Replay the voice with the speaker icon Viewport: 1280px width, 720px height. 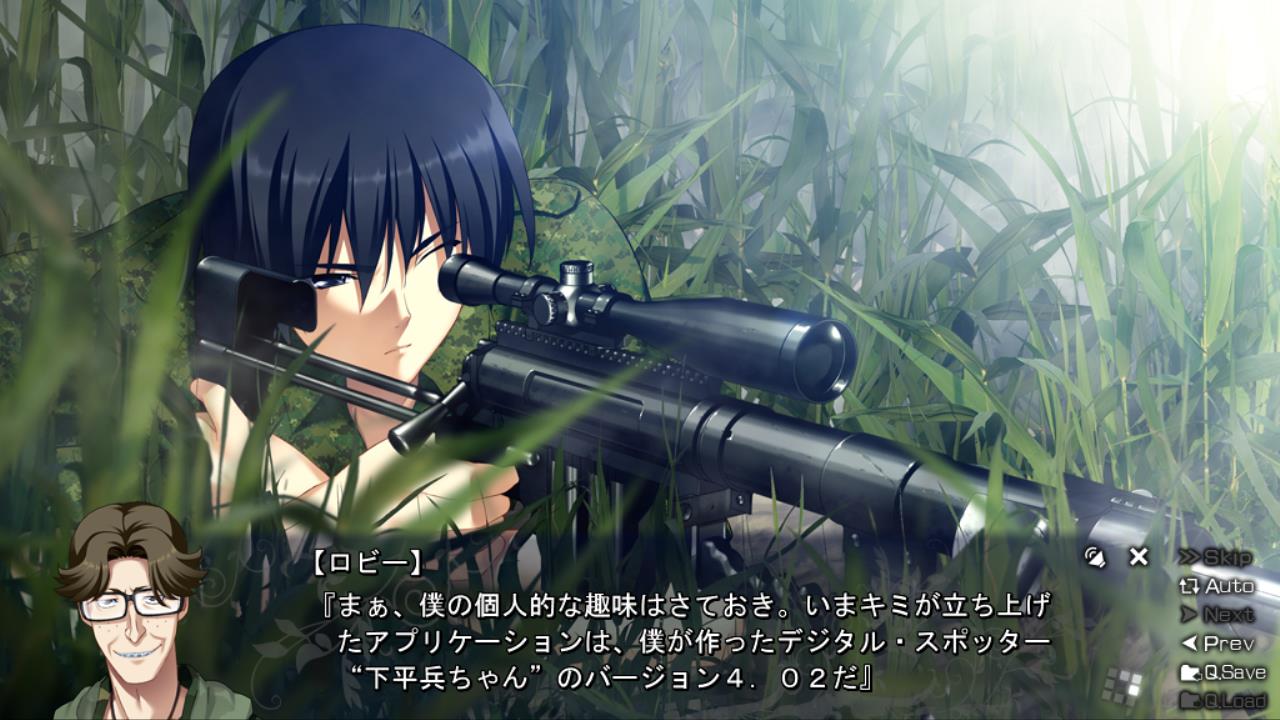tap(1096, 557)
